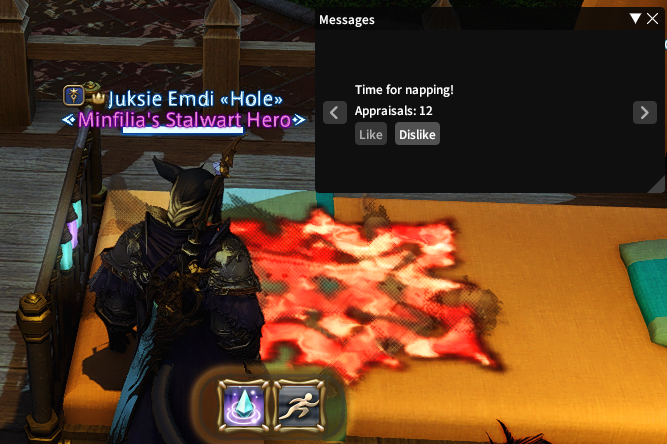Like the "Time for napping!" message

[371, 134]
